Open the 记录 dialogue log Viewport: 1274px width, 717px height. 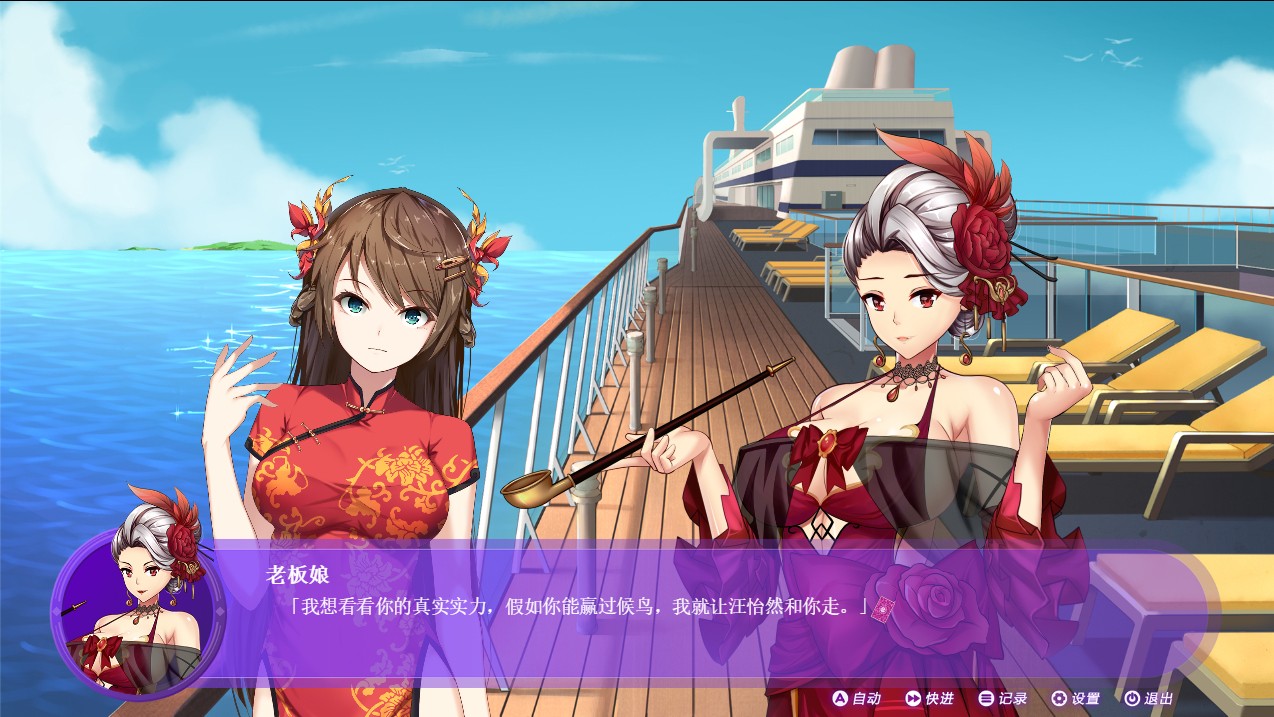(1003, 698)
